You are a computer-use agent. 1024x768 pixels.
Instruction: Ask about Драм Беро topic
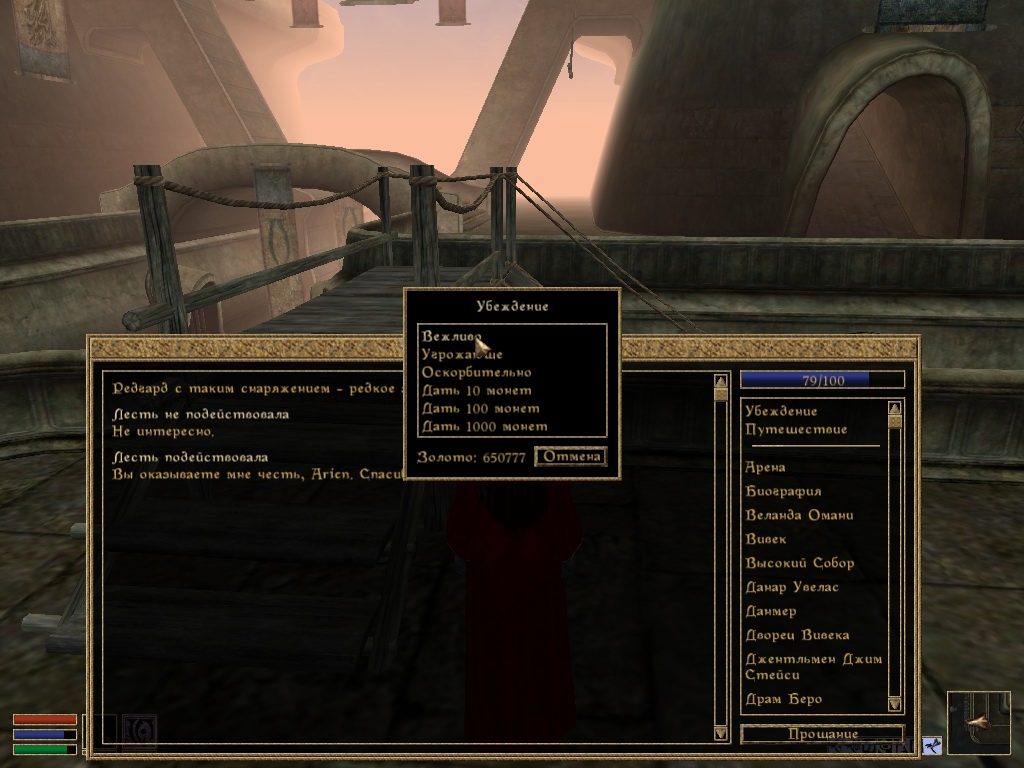(x=783, y=699)
